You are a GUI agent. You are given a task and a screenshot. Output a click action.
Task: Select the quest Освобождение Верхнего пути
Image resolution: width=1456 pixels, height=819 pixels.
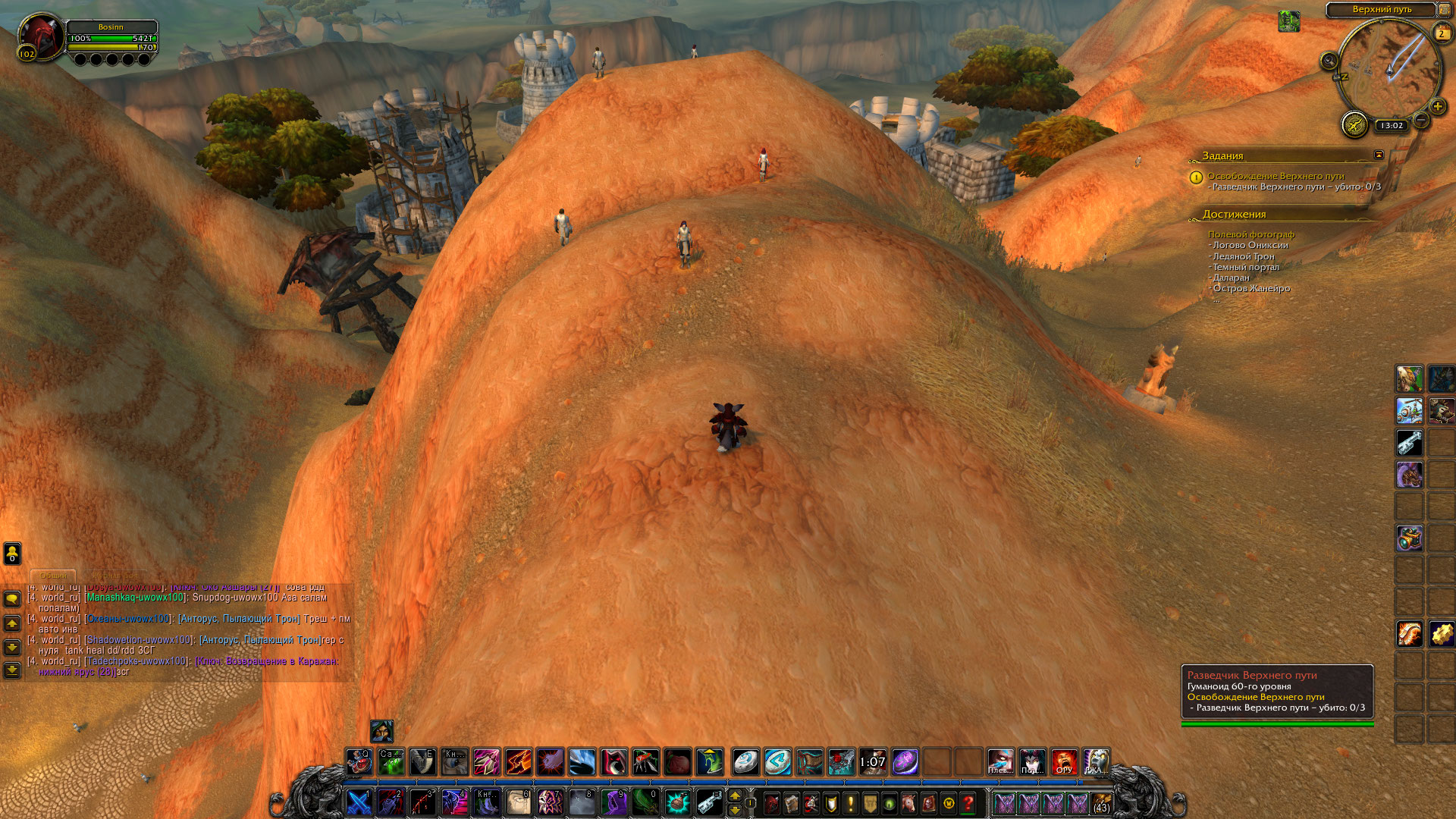[1276, 176]
